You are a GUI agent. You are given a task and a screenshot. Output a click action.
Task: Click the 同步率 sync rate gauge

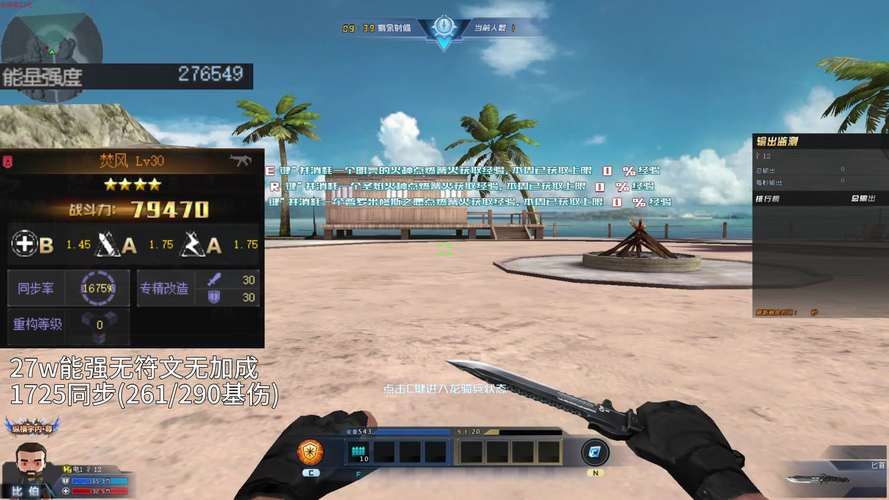99,288
